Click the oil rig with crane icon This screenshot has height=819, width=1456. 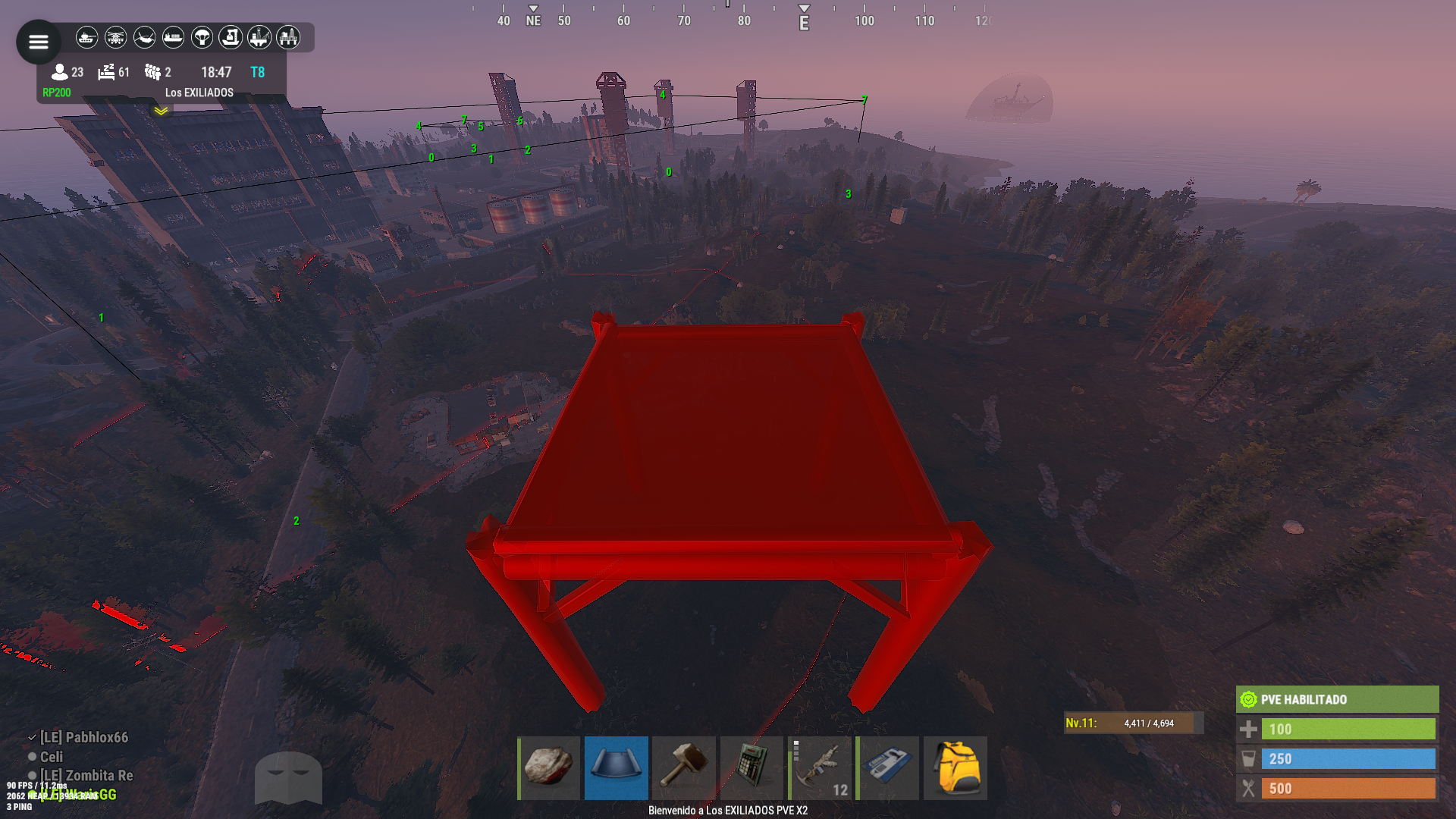coord(259,37)
